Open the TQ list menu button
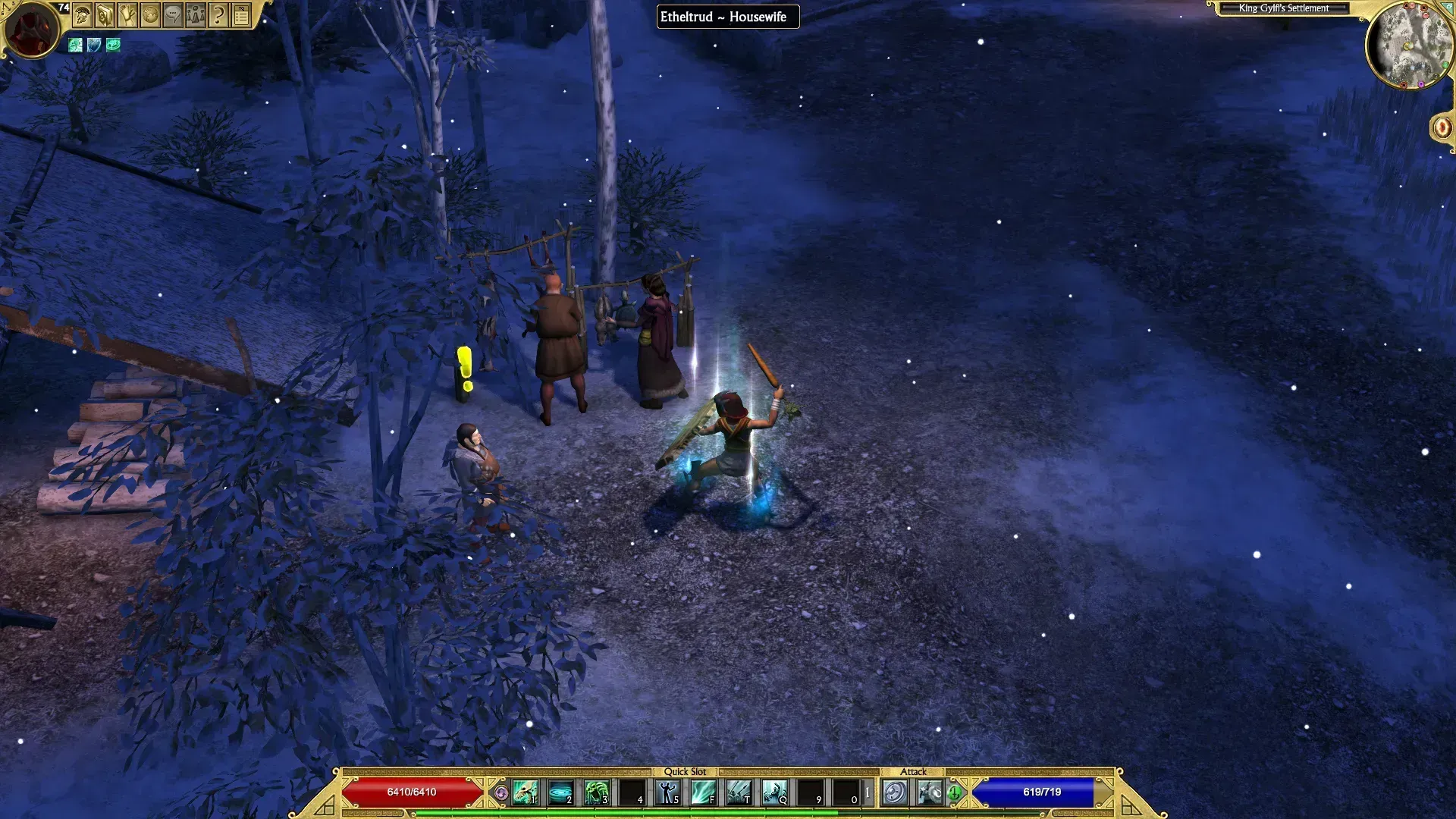Viewport: 1456px width, 819px height. [241, 14]
